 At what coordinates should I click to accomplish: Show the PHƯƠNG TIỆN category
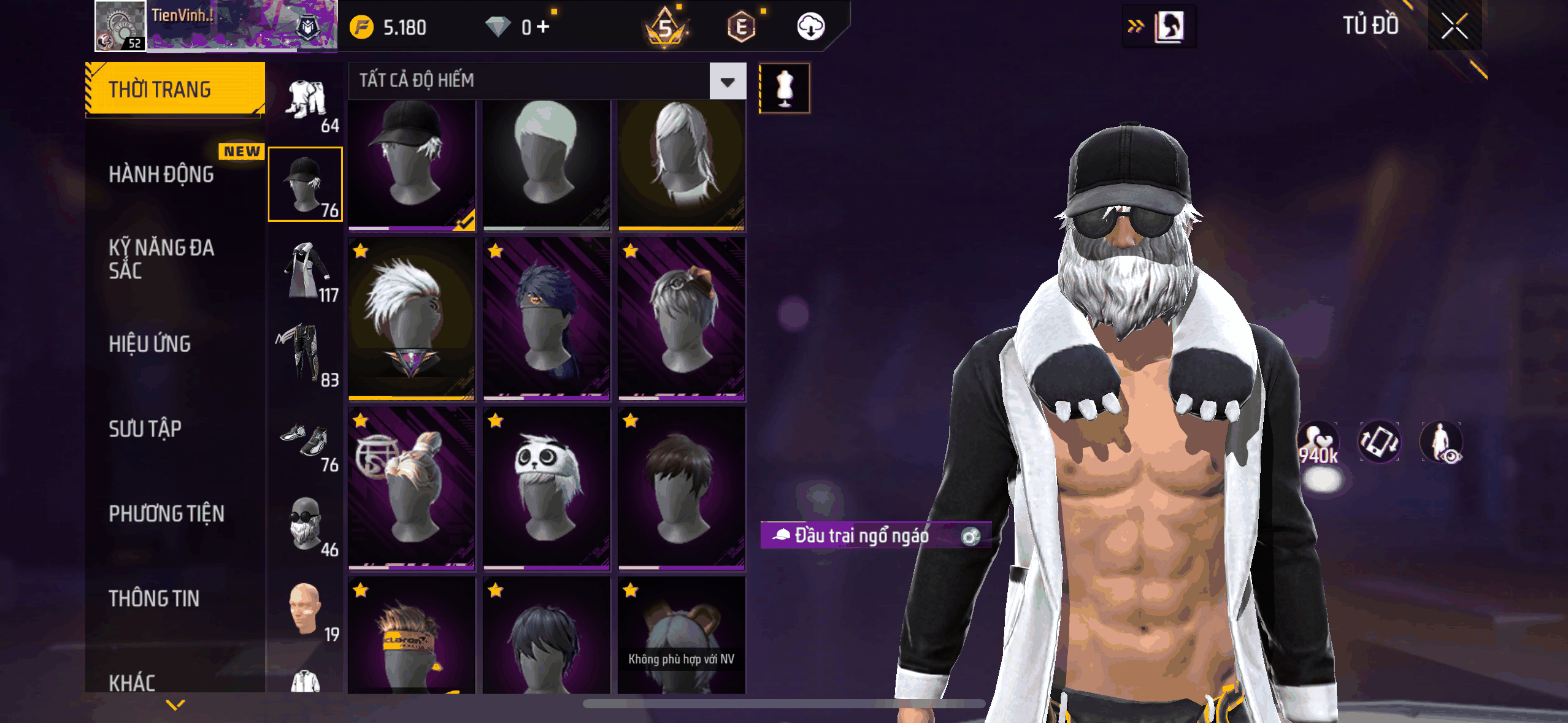click(166, 513)
